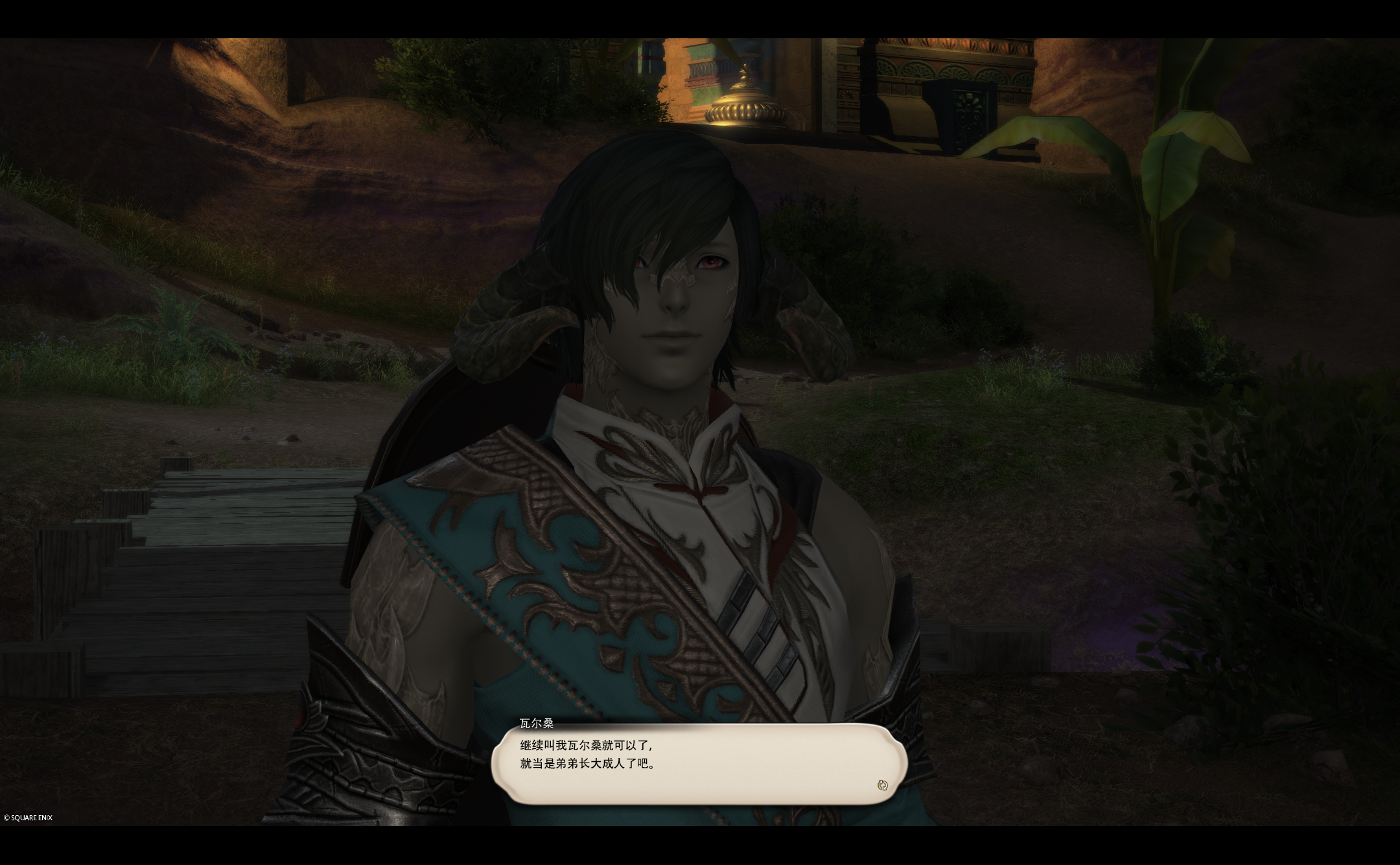This screenshot has height=865, width=1400.
Task: Advance the dialogue by clicking the speech box
Action: point(699,763)
